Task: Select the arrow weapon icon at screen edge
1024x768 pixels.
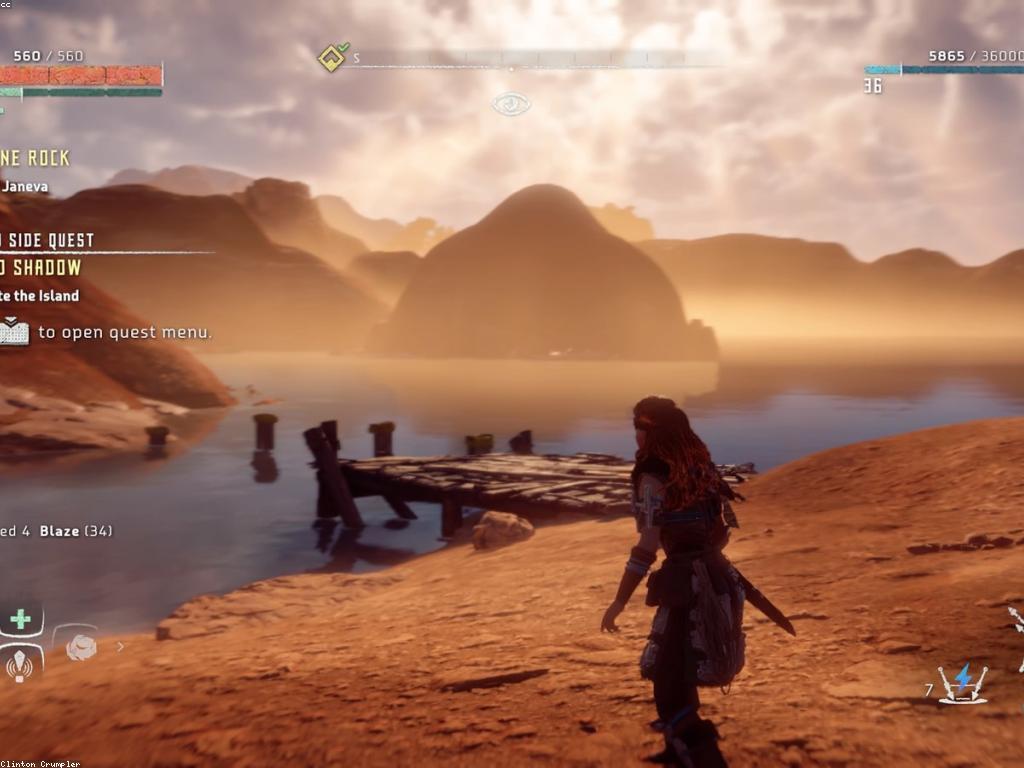Action: click(x=1017, y=620)
